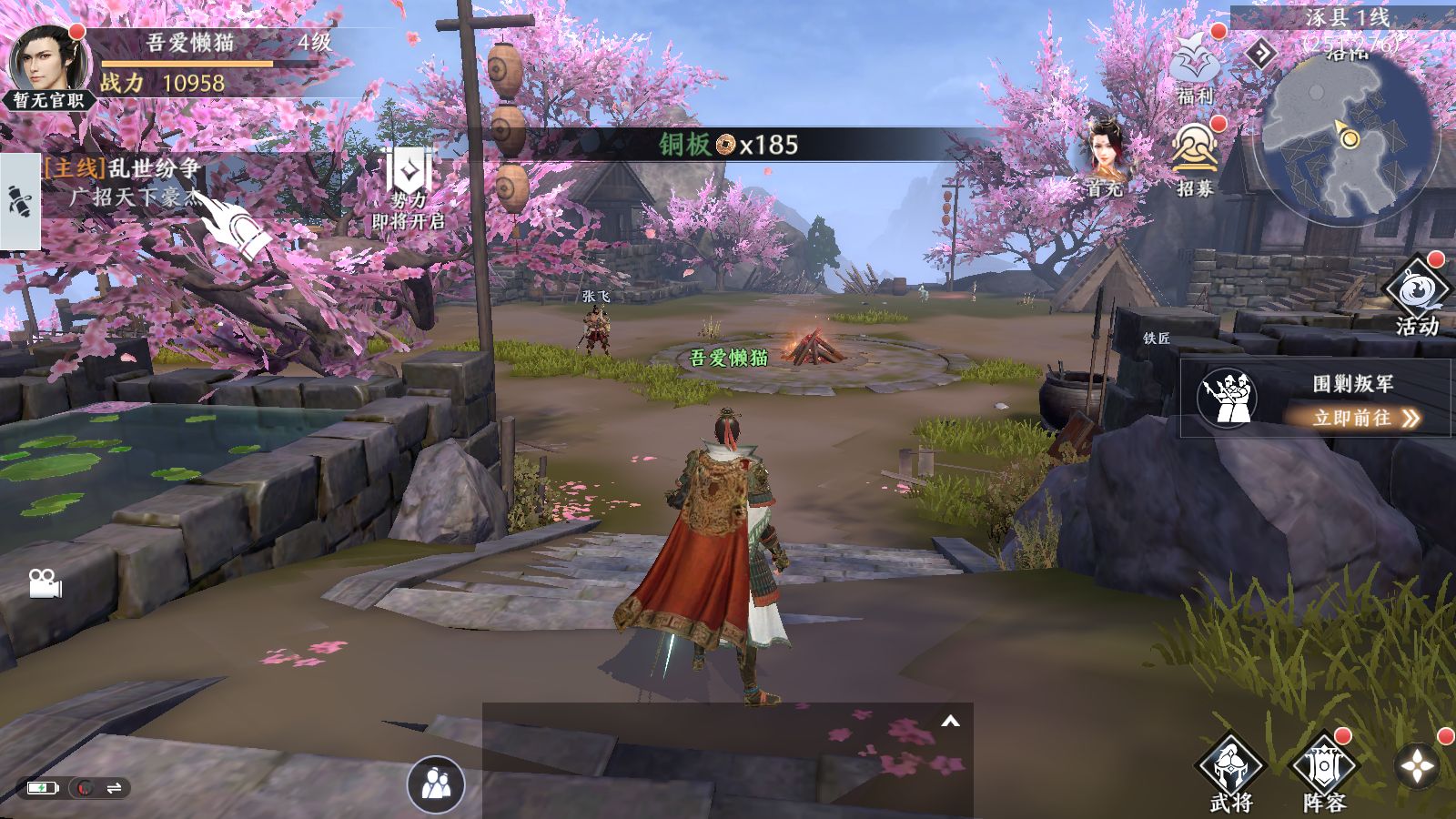Expand the scroll side panel tab

19,201
